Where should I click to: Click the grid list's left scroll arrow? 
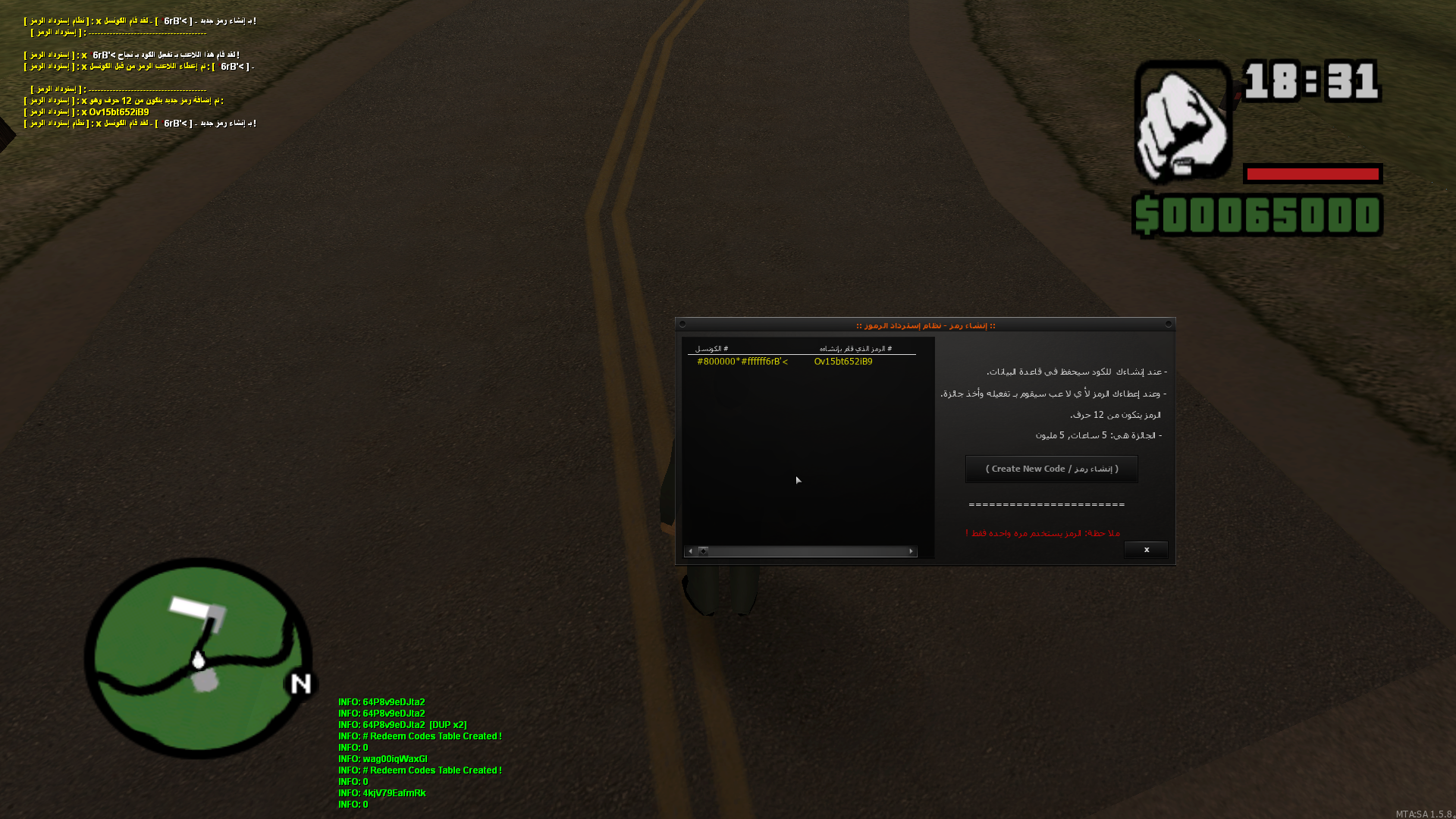pos(690,551)
